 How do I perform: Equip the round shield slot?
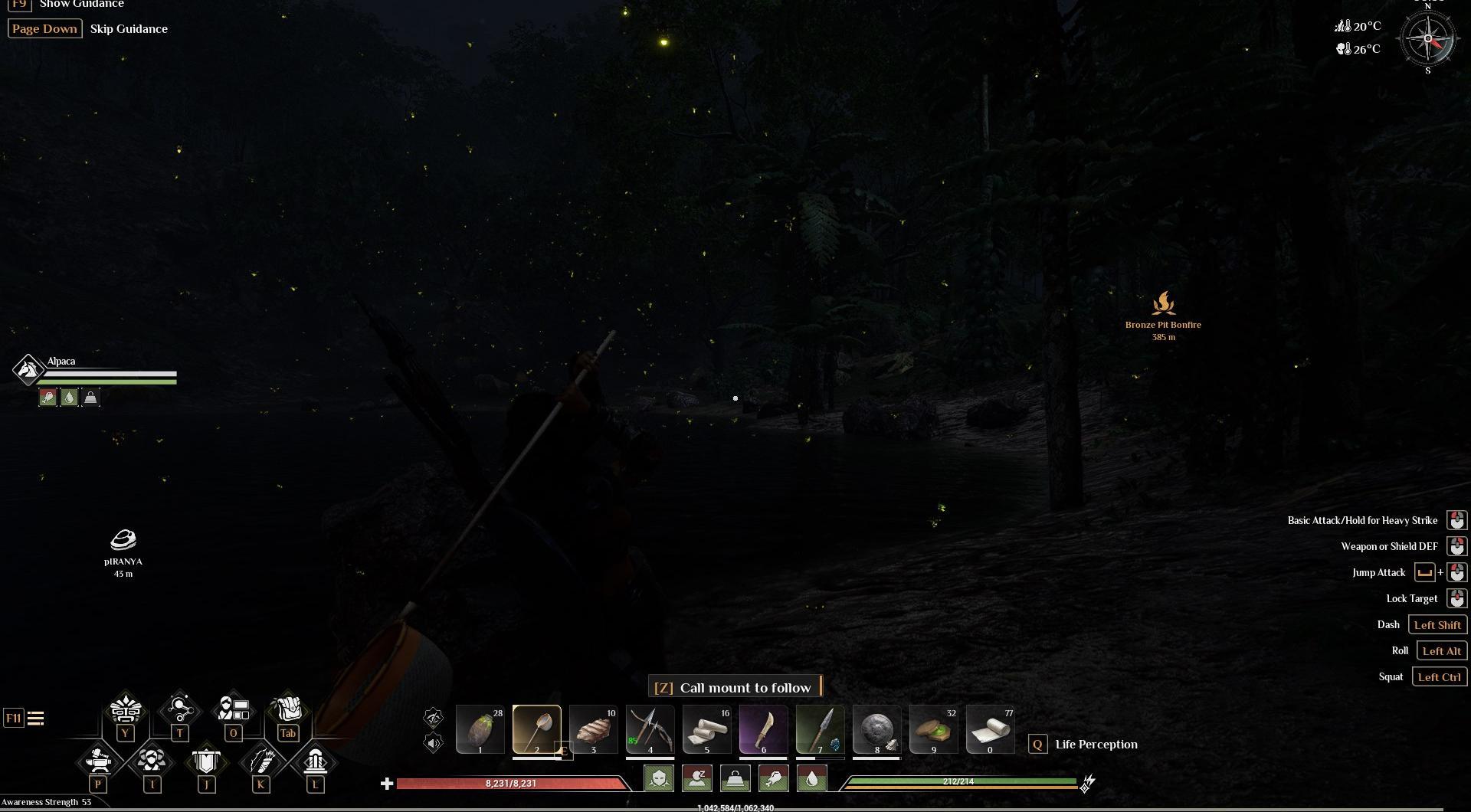pos(876,729)
